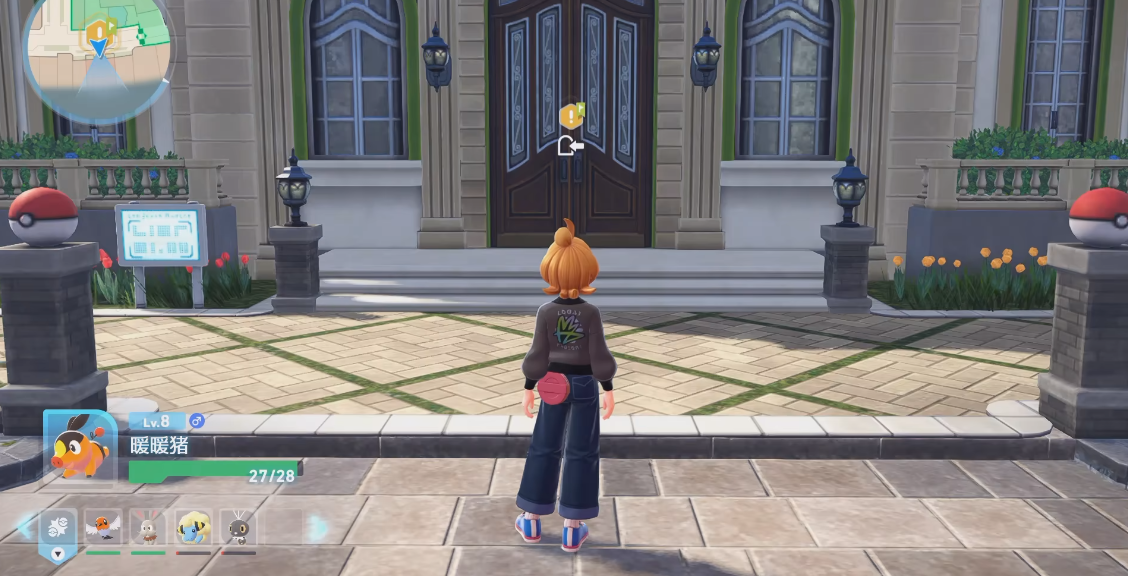Click the door entry arrow icon
The width and height of the screenshot is (1128, 576).
click(x=570, y=147)
